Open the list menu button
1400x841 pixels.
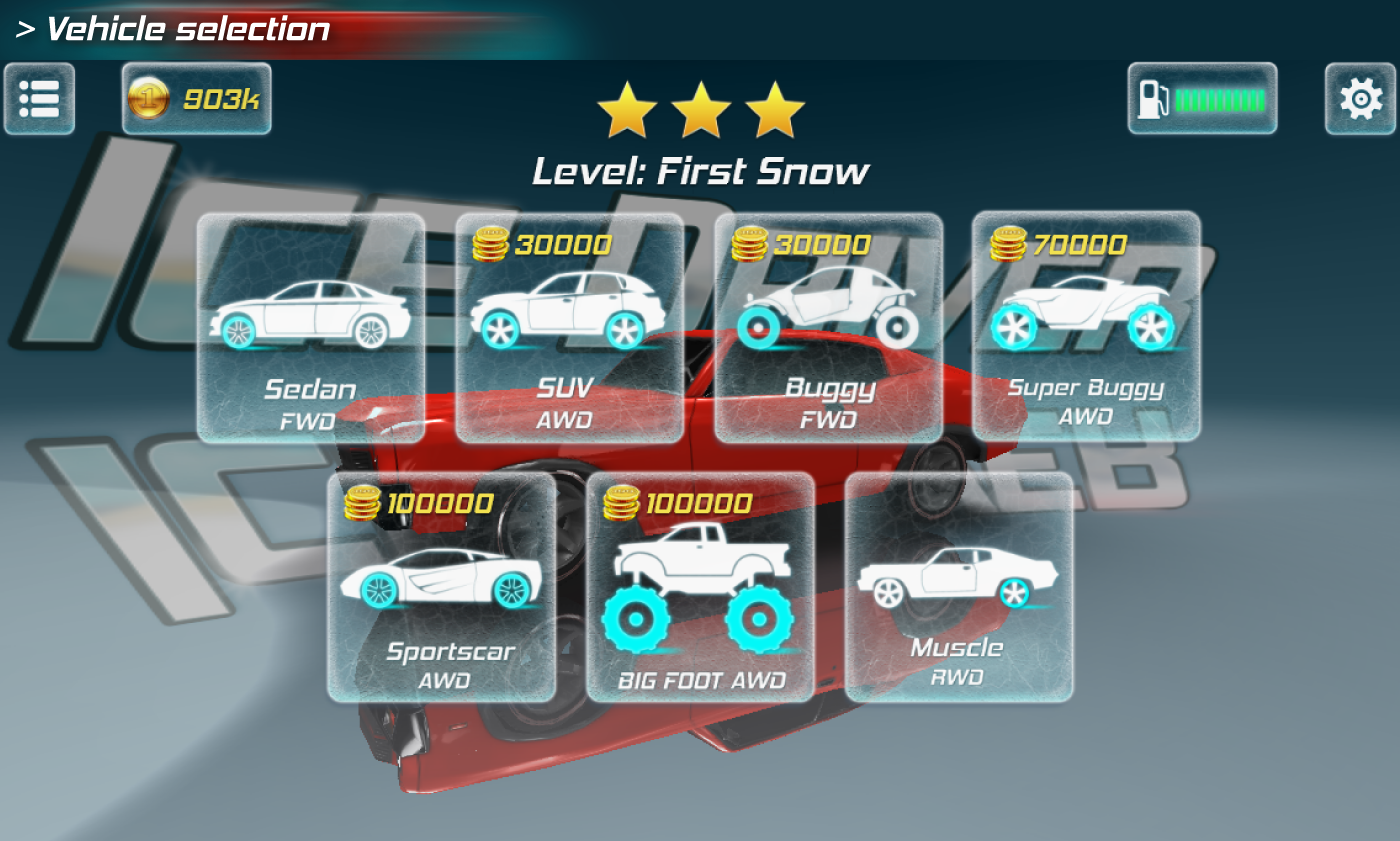coord(40,99)
